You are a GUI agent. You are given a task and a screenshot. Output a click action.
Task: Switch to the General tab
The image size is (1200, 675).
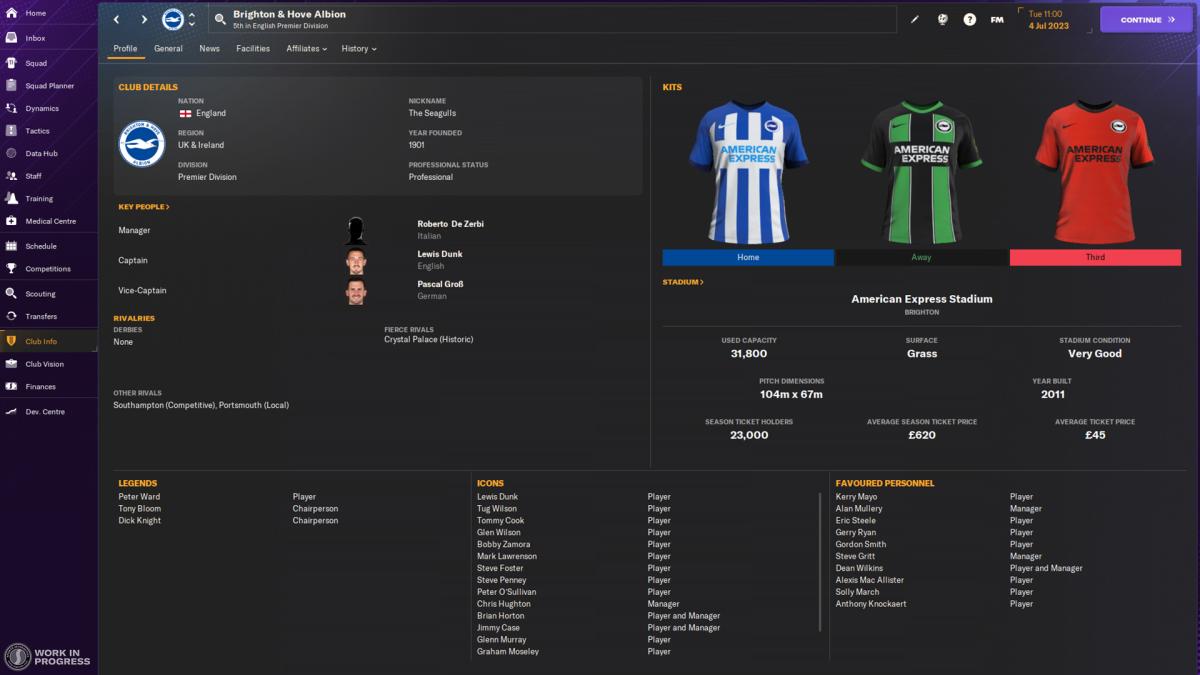(x=168, y=48)
